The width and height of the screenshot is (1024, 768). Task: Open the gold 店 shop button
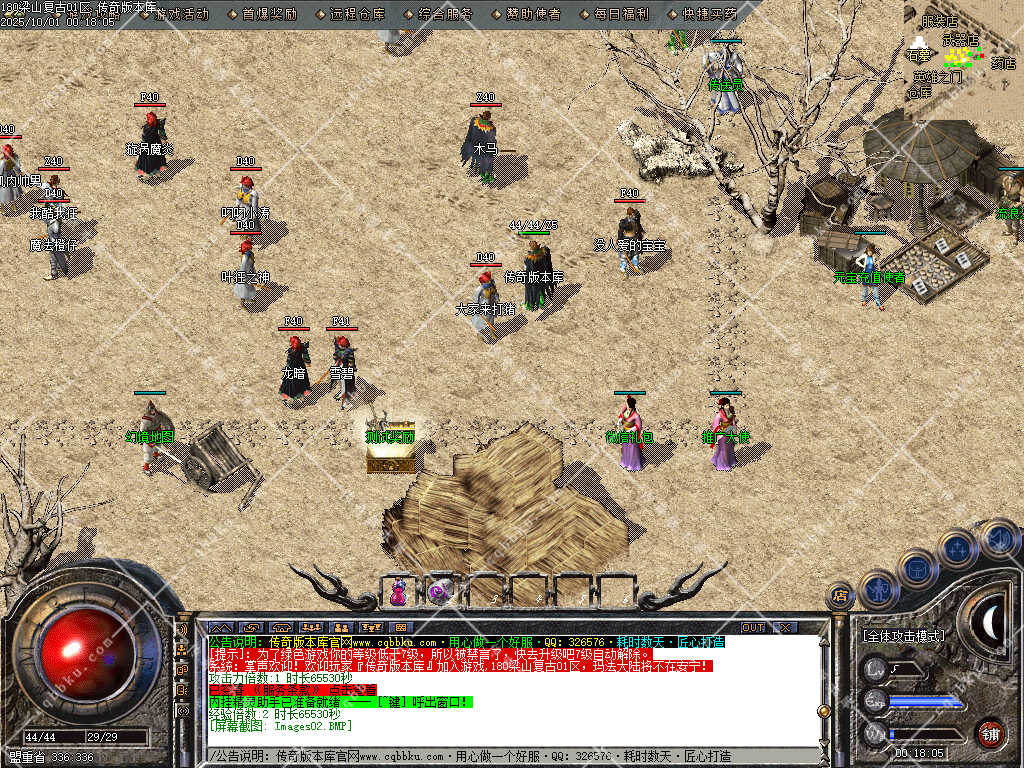[x=840, y=597]
